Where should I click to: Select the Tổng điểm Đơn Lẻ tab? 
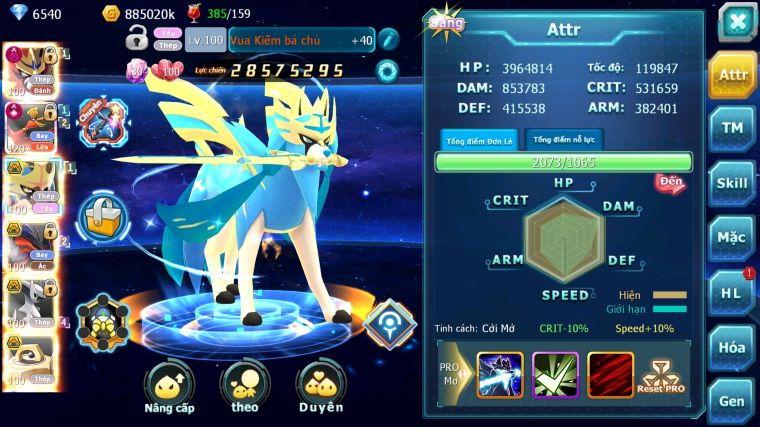click(x=479, y=140)
